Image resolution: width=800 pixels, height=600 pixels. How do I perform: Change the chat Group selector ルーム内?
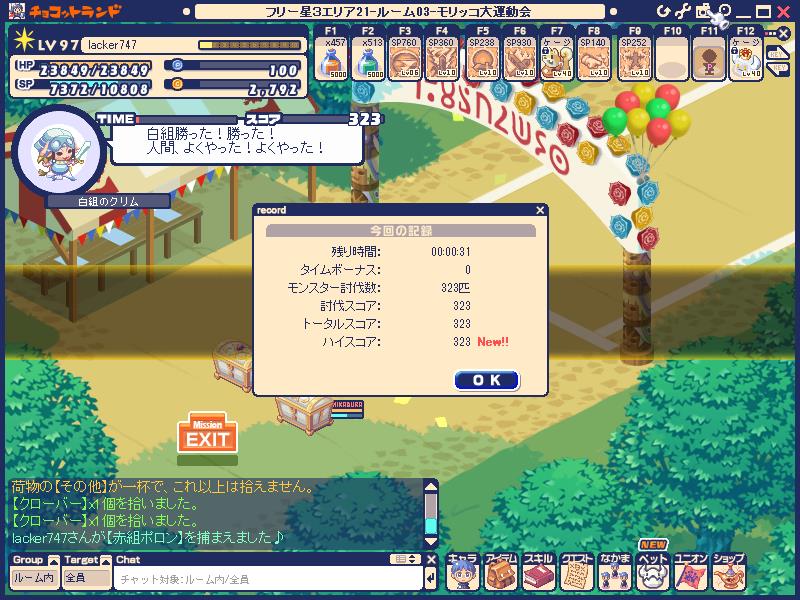tap(33, 578)
